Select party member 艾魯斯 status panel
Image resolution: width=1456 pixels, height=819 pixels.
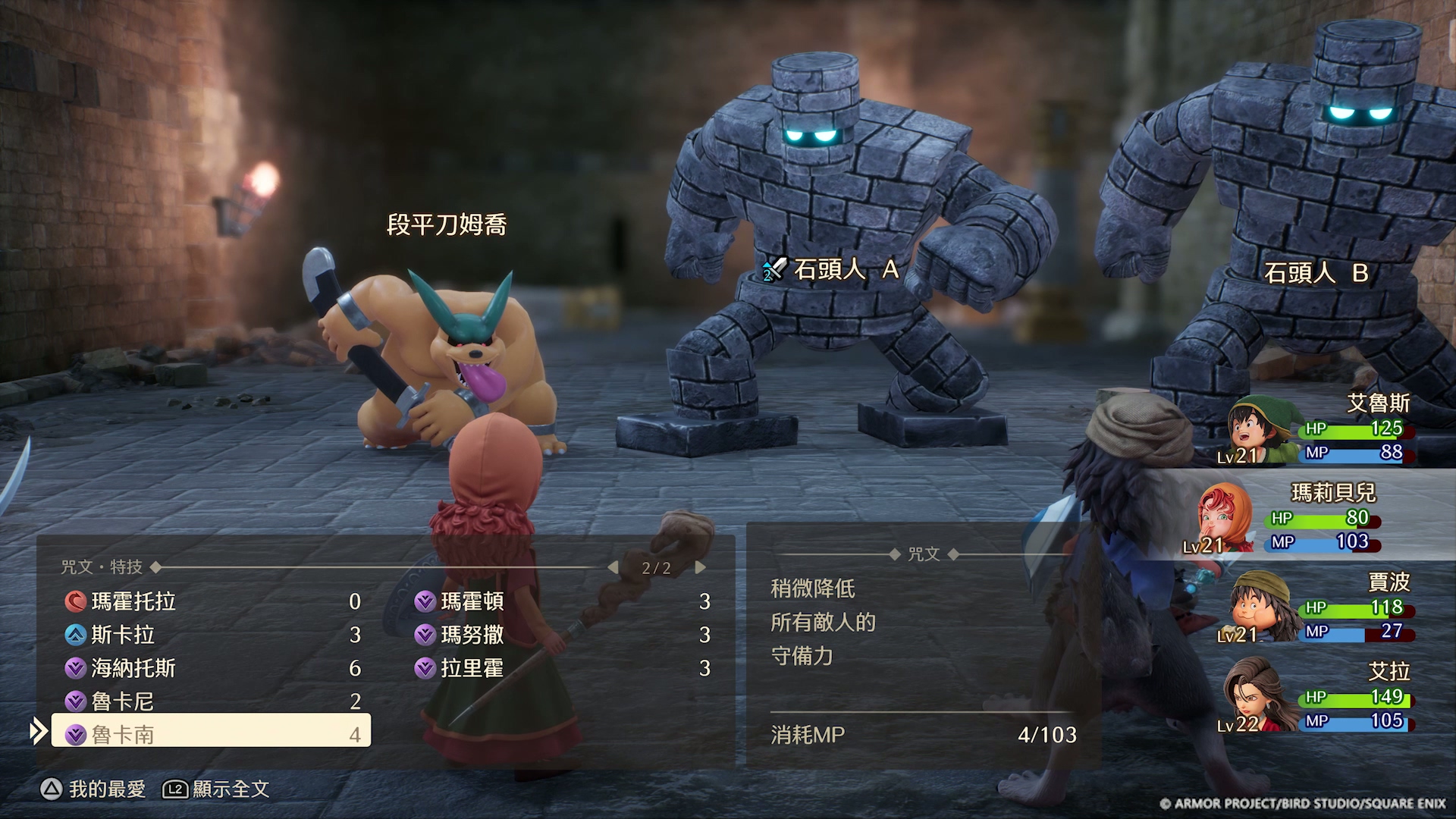(x=1319, y=429)
